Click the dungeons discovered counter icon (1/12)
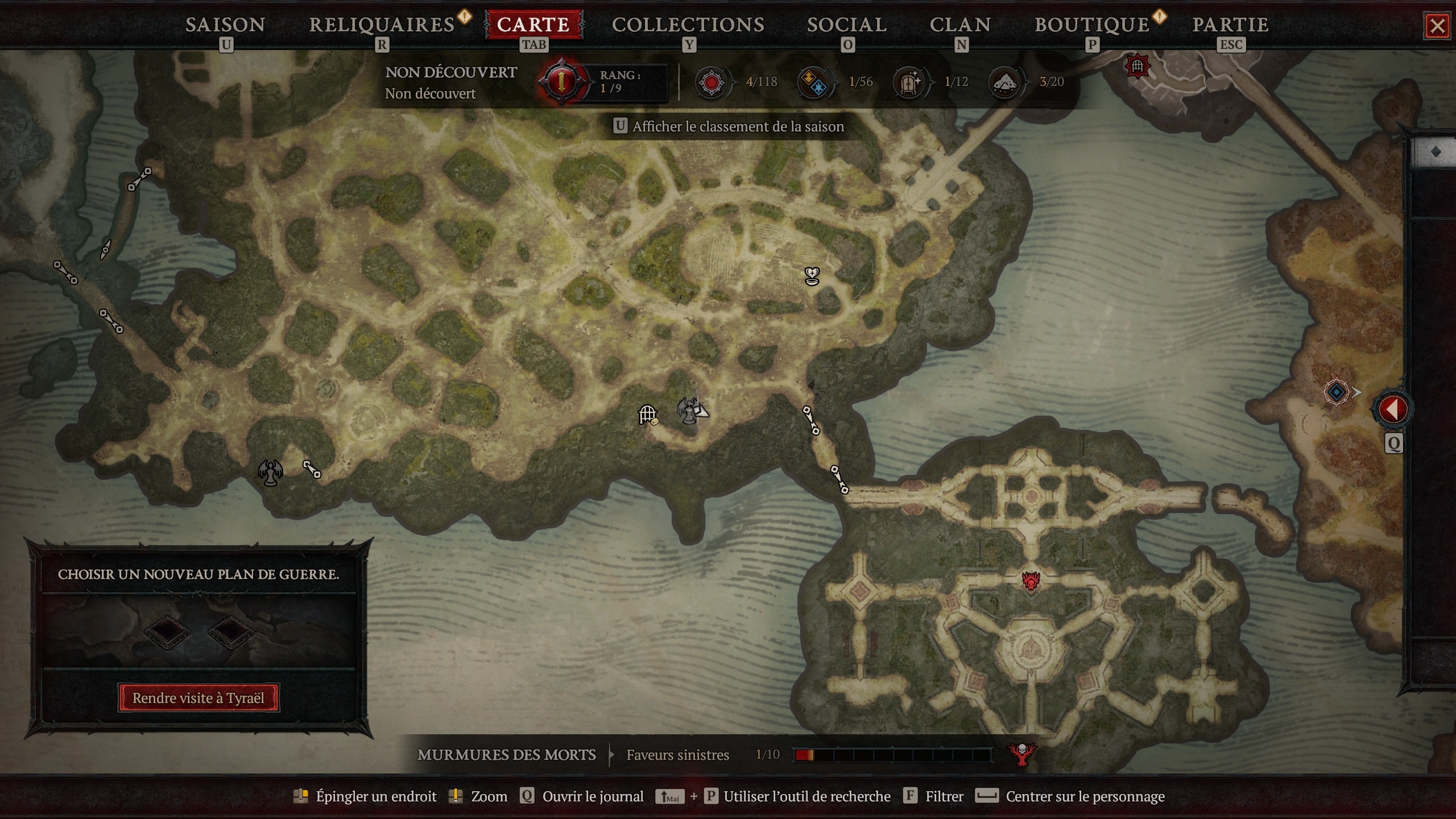The height and width of the screenshot is (819, 1456). (910, 82)
